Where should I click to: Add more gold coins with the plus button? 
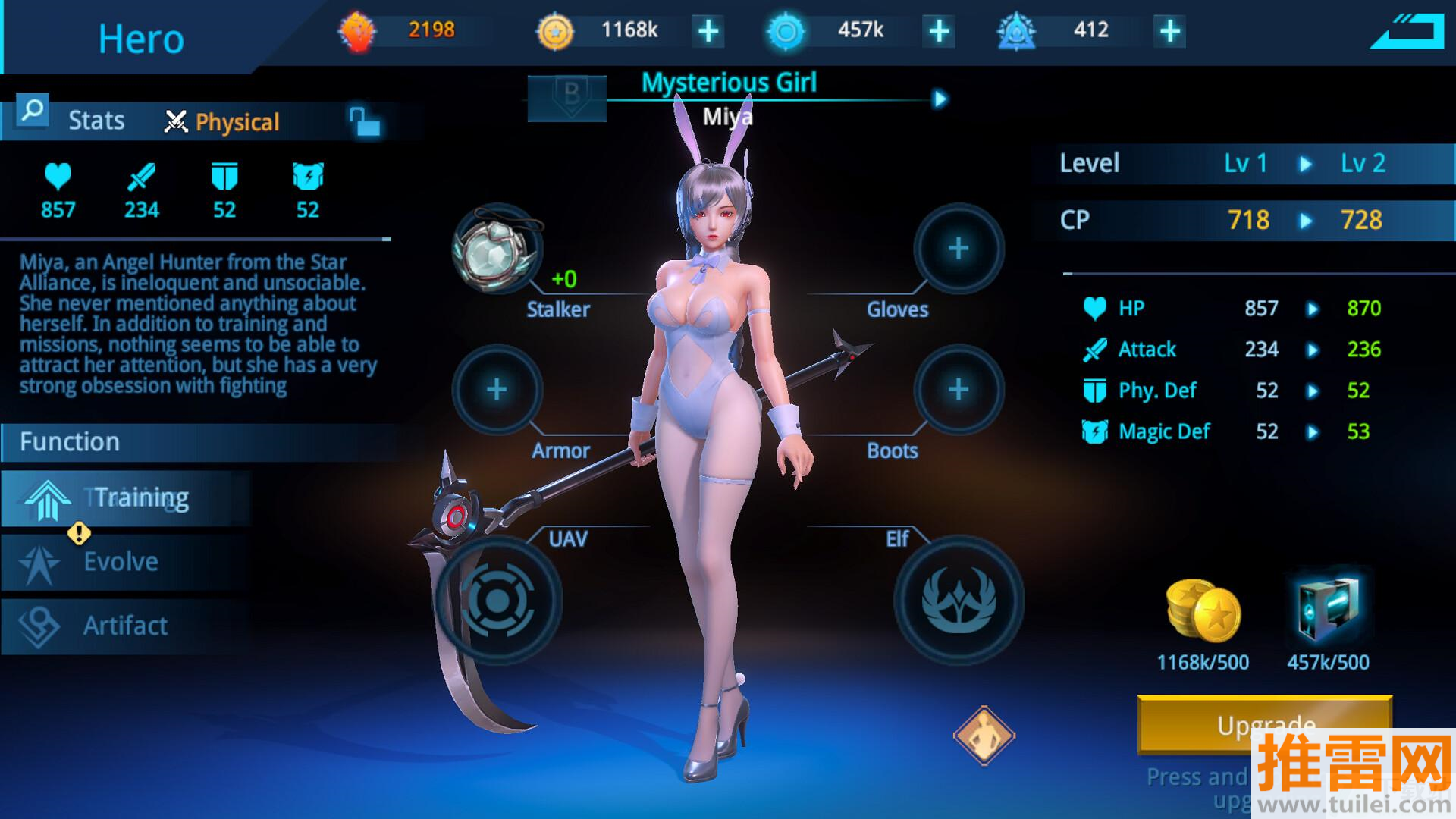click(x=708, y=32)
